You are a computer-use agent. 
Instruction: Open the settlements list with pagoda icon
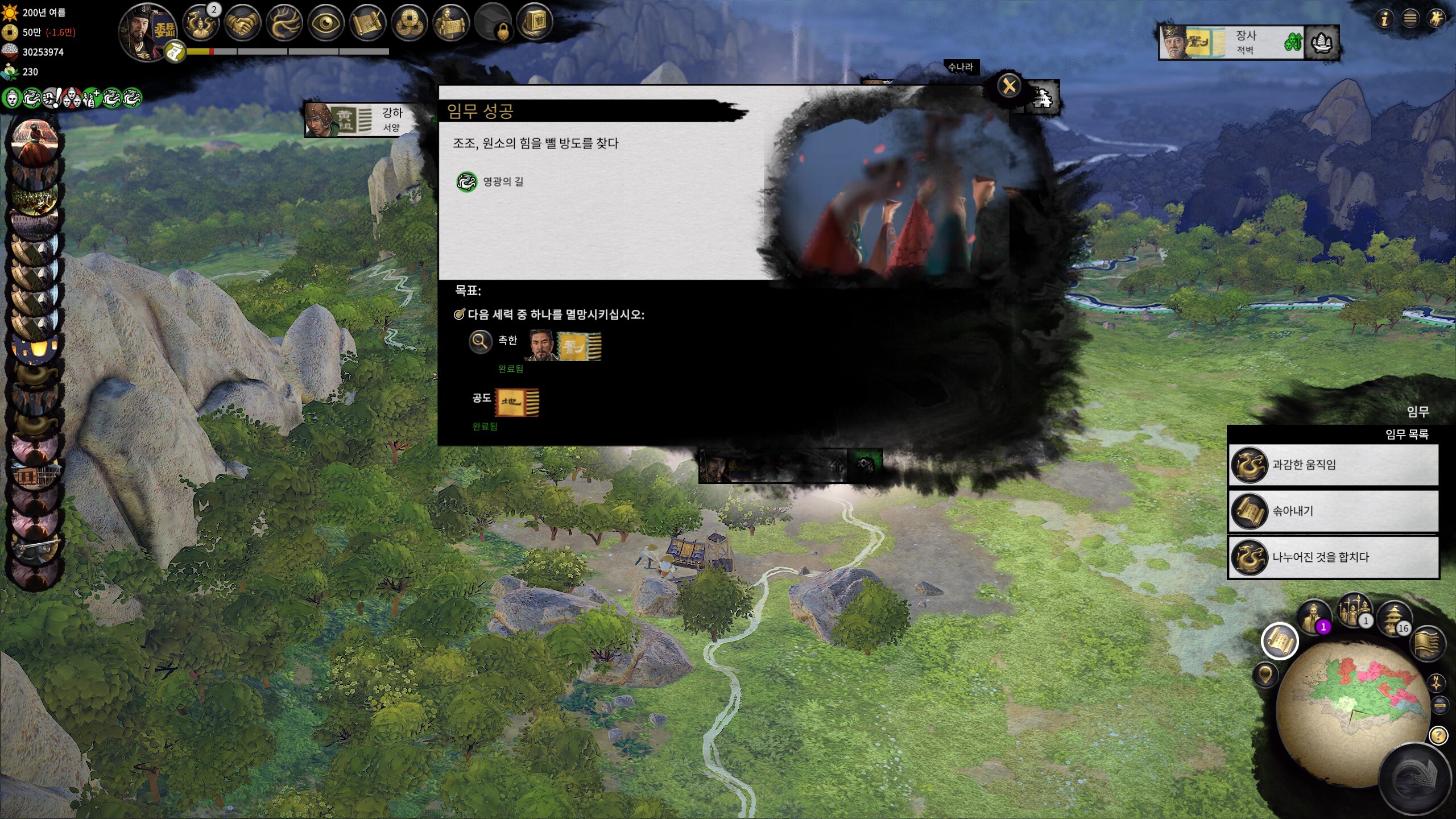tap(1393, 618)
